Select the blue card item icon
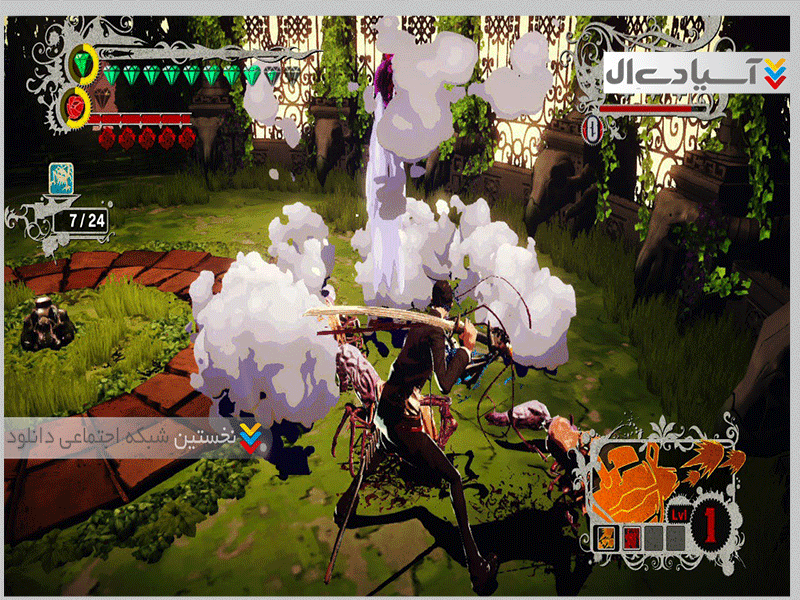The width and height of the screenshot is (800, 600). pos(63,179)
